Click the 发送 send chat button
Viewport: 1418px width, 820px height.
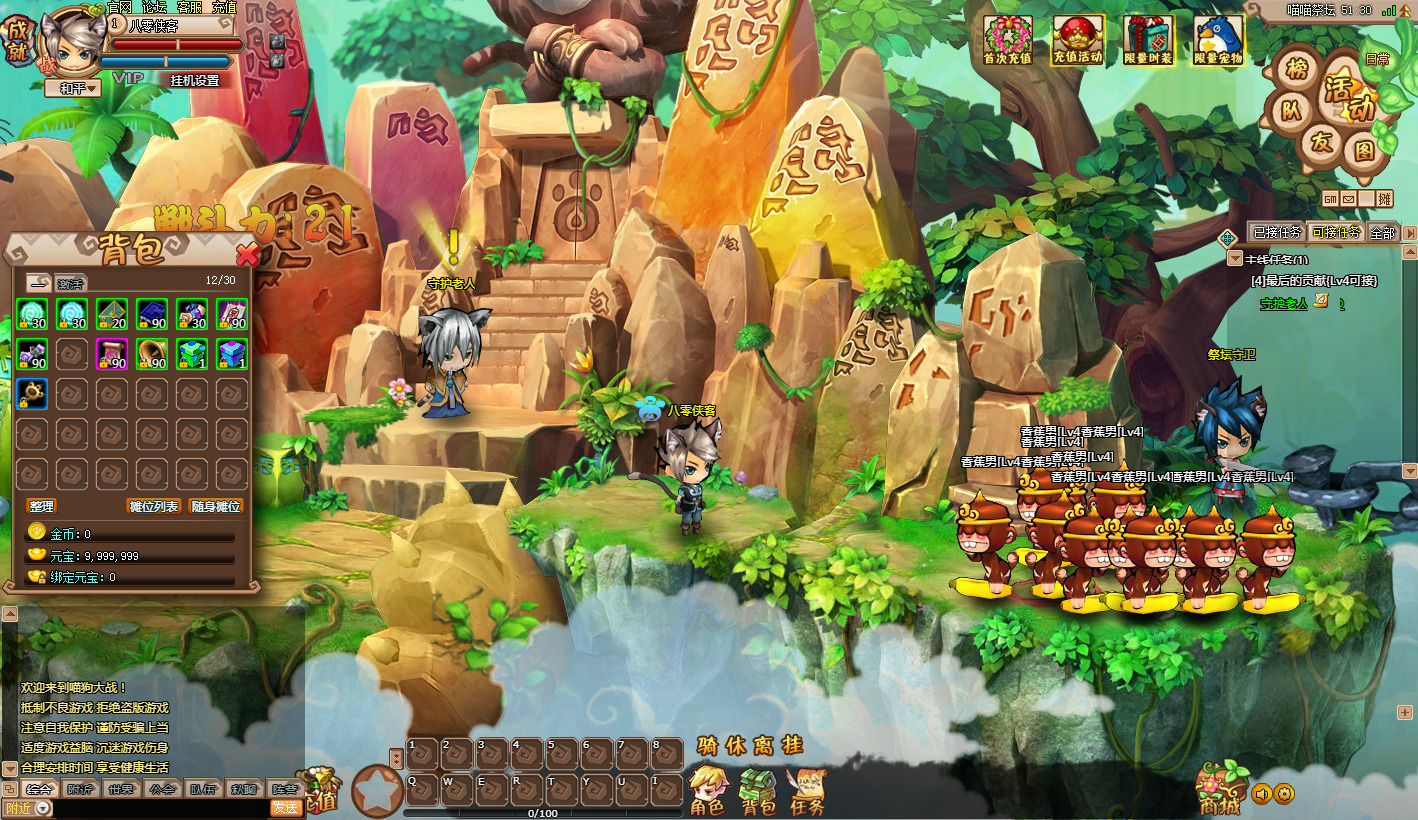pyautogui.click(x=286, y=808)
